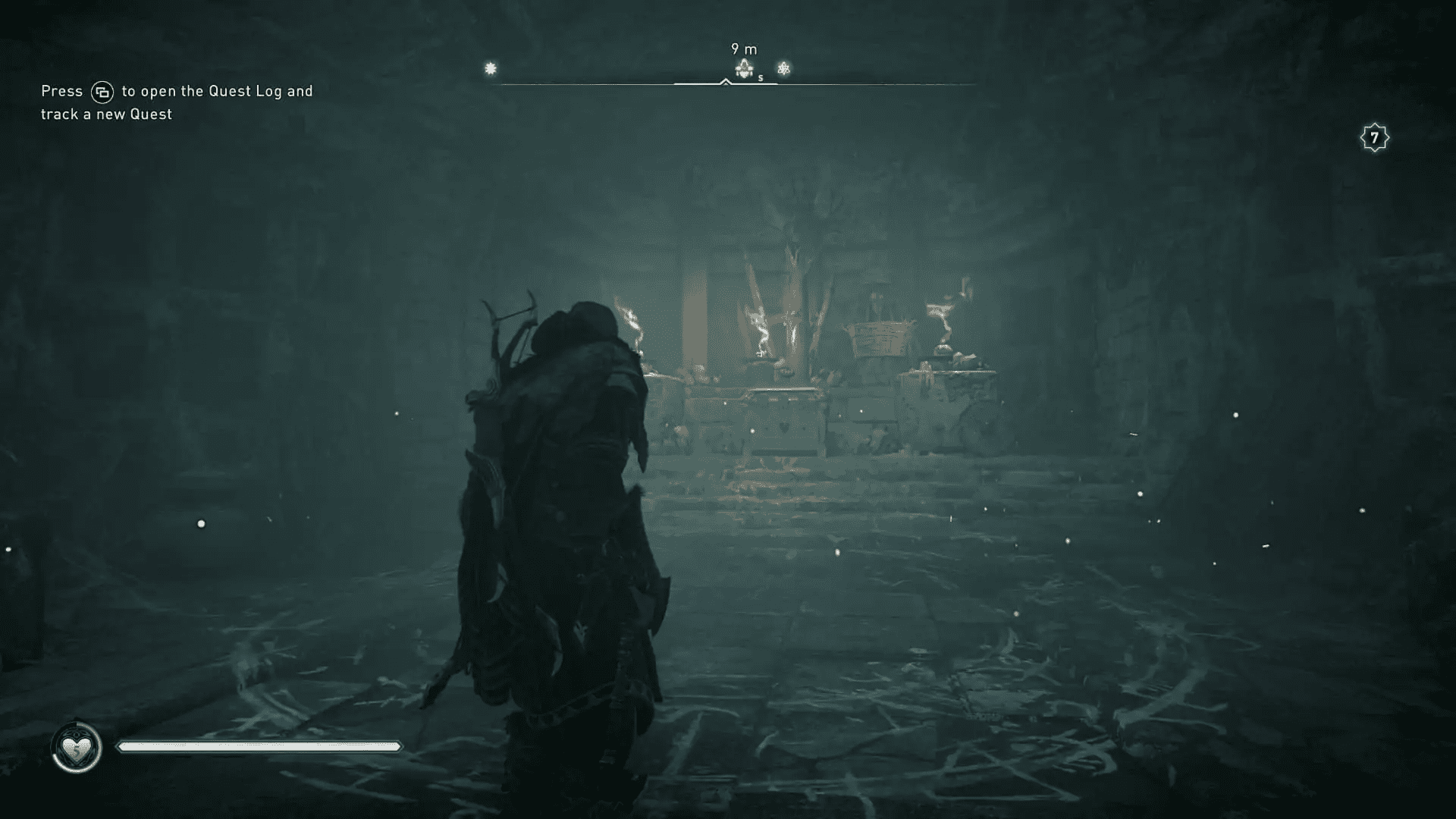1456x819 pixels.
Task: Click the health bar at bottom left
Action: 258,745
